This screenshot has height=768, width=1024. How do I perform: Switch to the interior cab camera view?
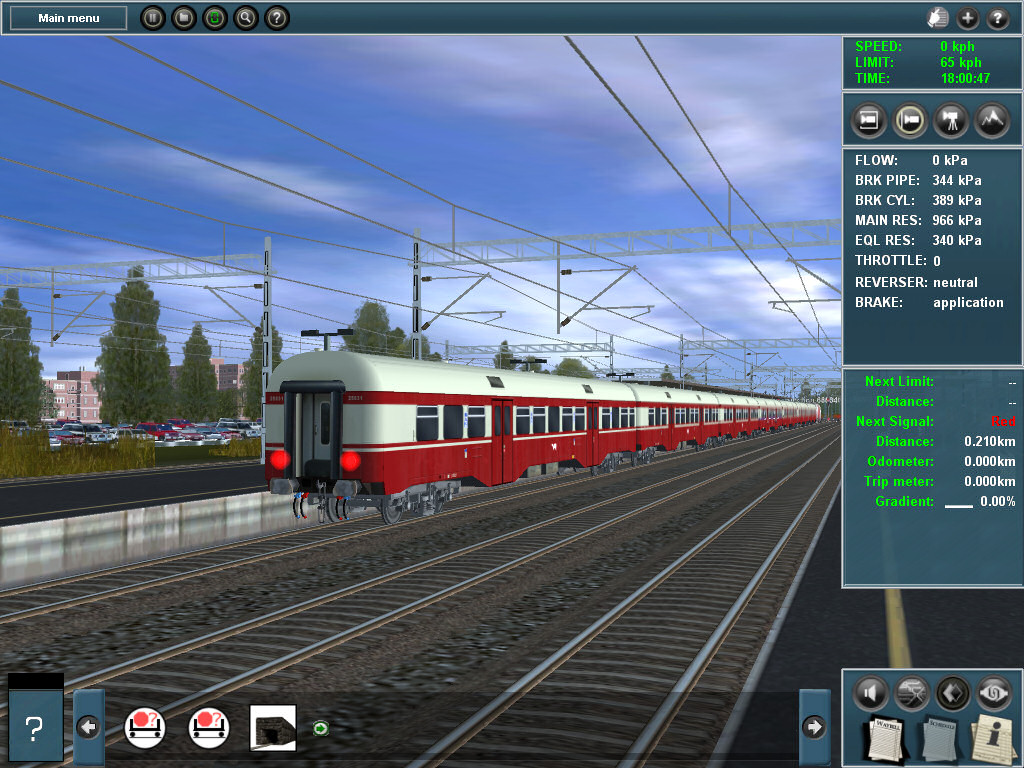click(869, 120)
